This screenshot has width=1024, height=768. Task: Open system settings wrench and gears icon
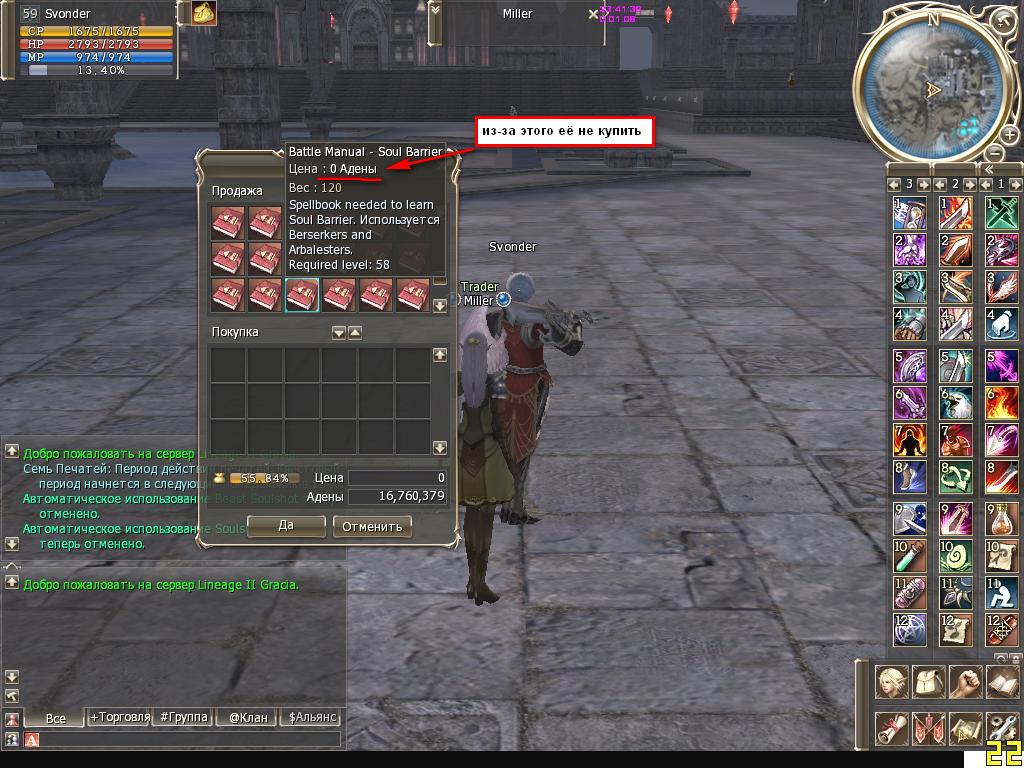point(1001,728)
